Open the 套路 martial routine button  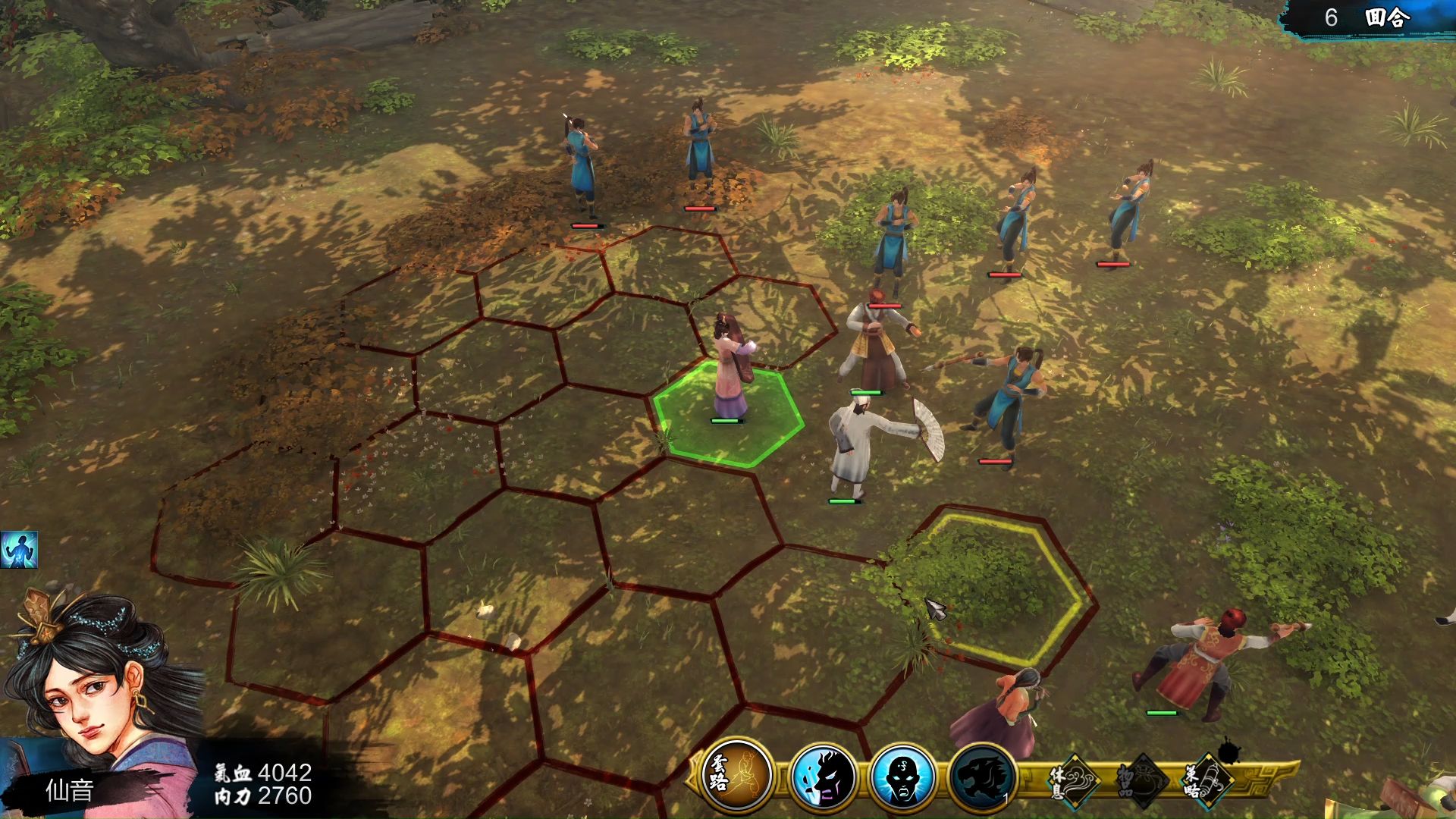click(736, 776)
